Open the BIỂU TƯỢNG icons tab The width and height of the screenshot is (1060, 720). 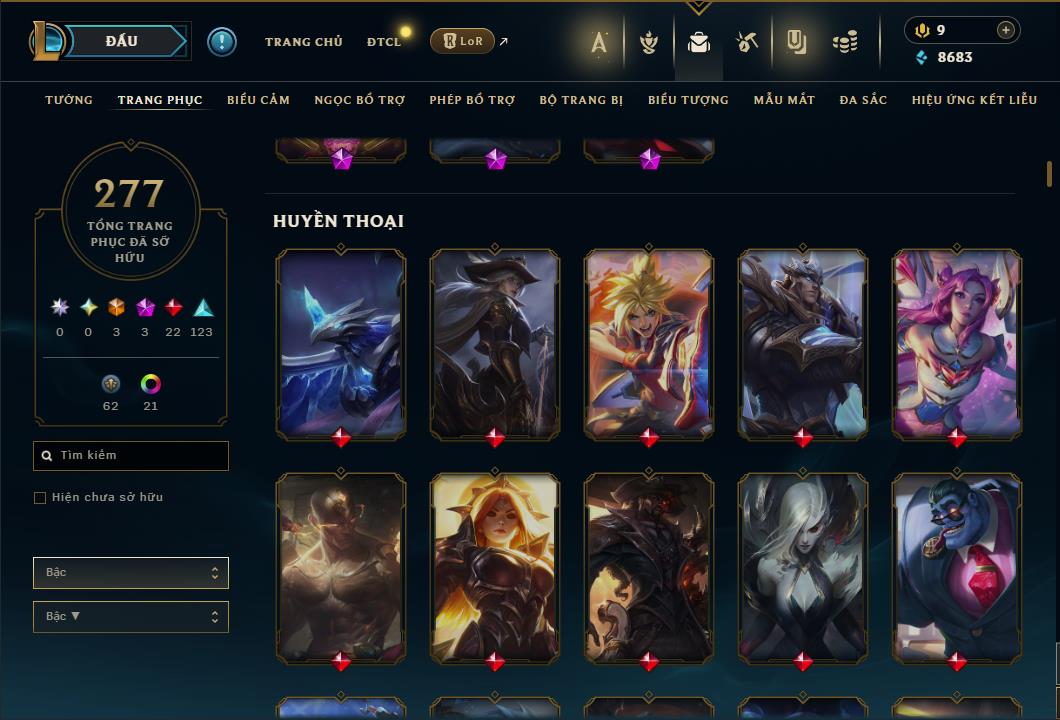click(688, 100)
